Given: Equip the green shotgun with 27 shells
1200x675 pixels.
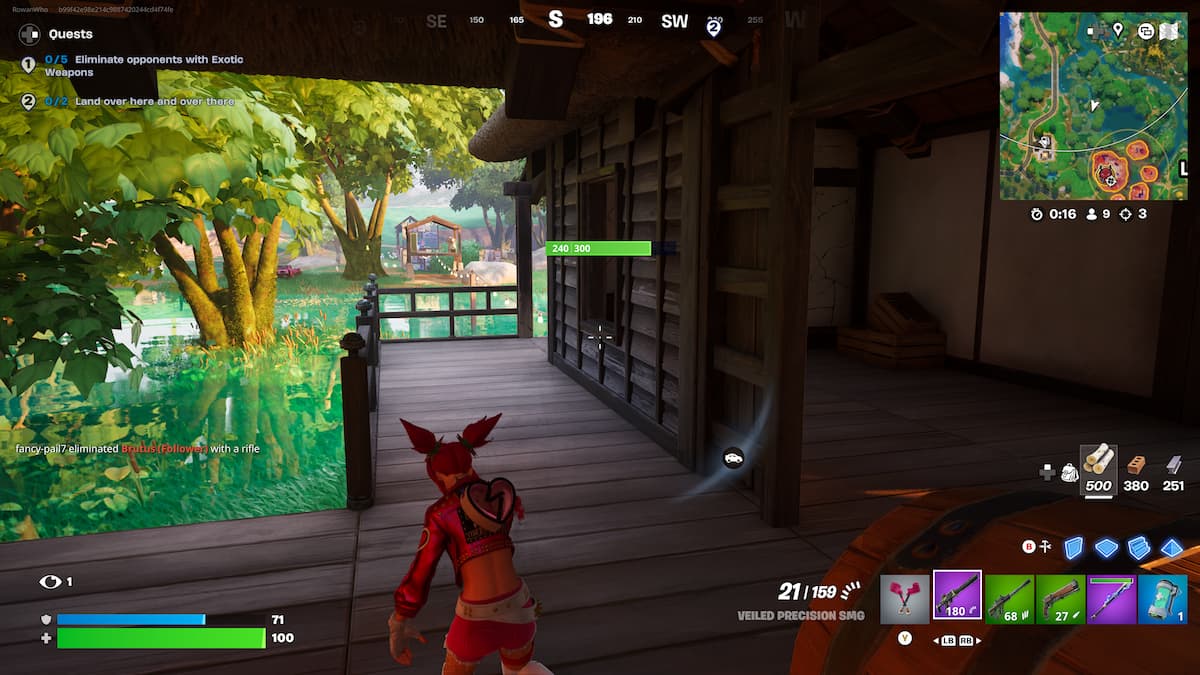Looking at the screenshot, I should point(1060,598).
